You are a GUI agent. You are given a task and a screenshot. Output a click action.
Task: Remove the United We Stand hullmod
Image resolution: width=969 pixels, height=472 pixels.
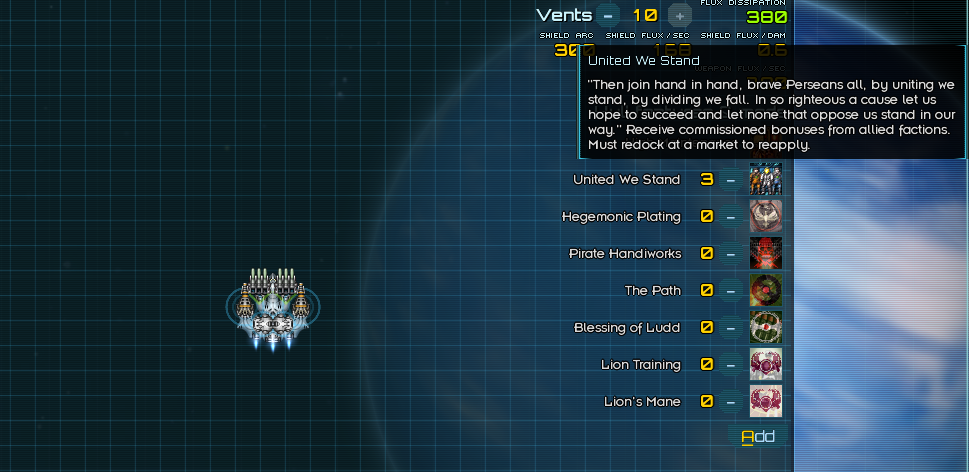click(731, 180)
